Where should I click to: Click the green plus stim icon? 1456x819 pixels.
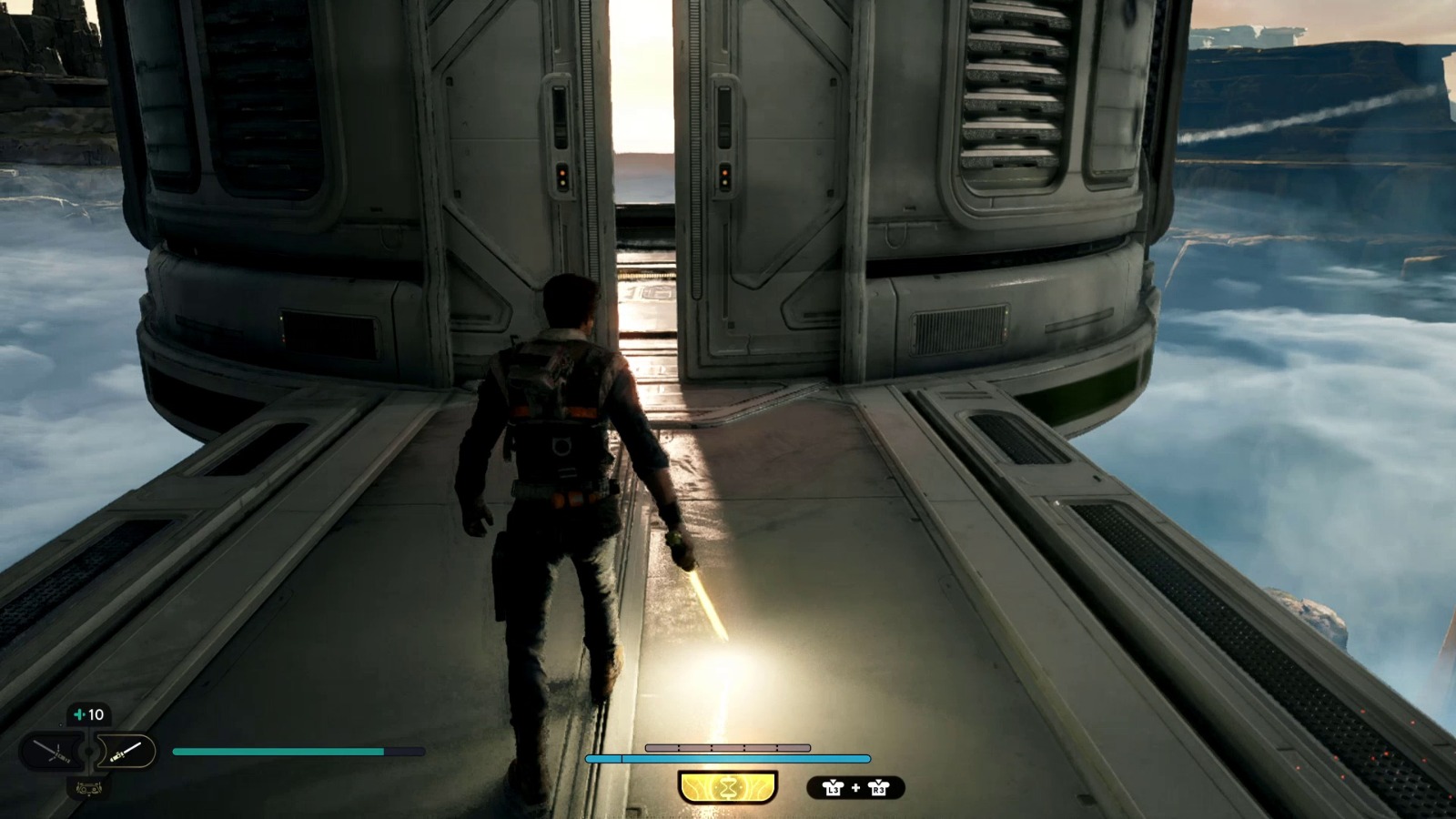pyautogui.click(x=80, y=713)
